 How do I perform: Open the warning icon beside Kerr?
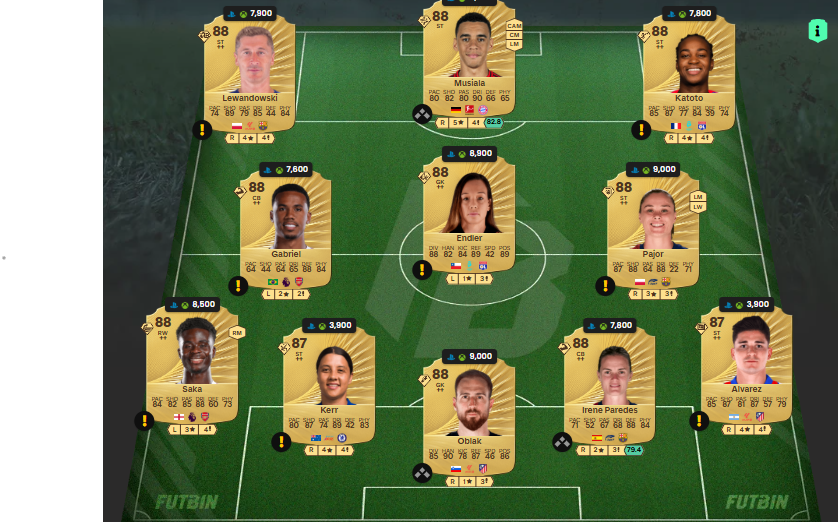pos(282,441)
